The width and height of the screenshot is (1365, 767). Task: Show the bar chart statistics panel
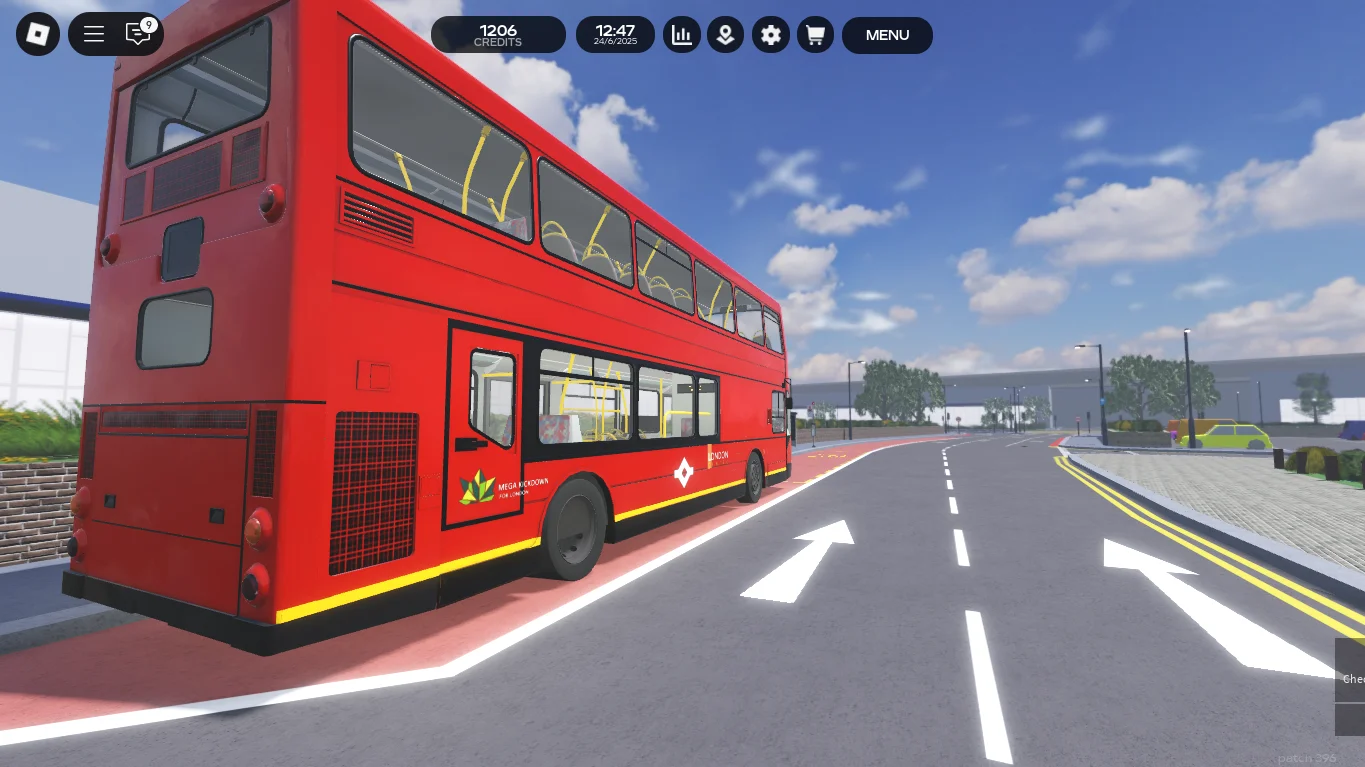tap(682, 35)
